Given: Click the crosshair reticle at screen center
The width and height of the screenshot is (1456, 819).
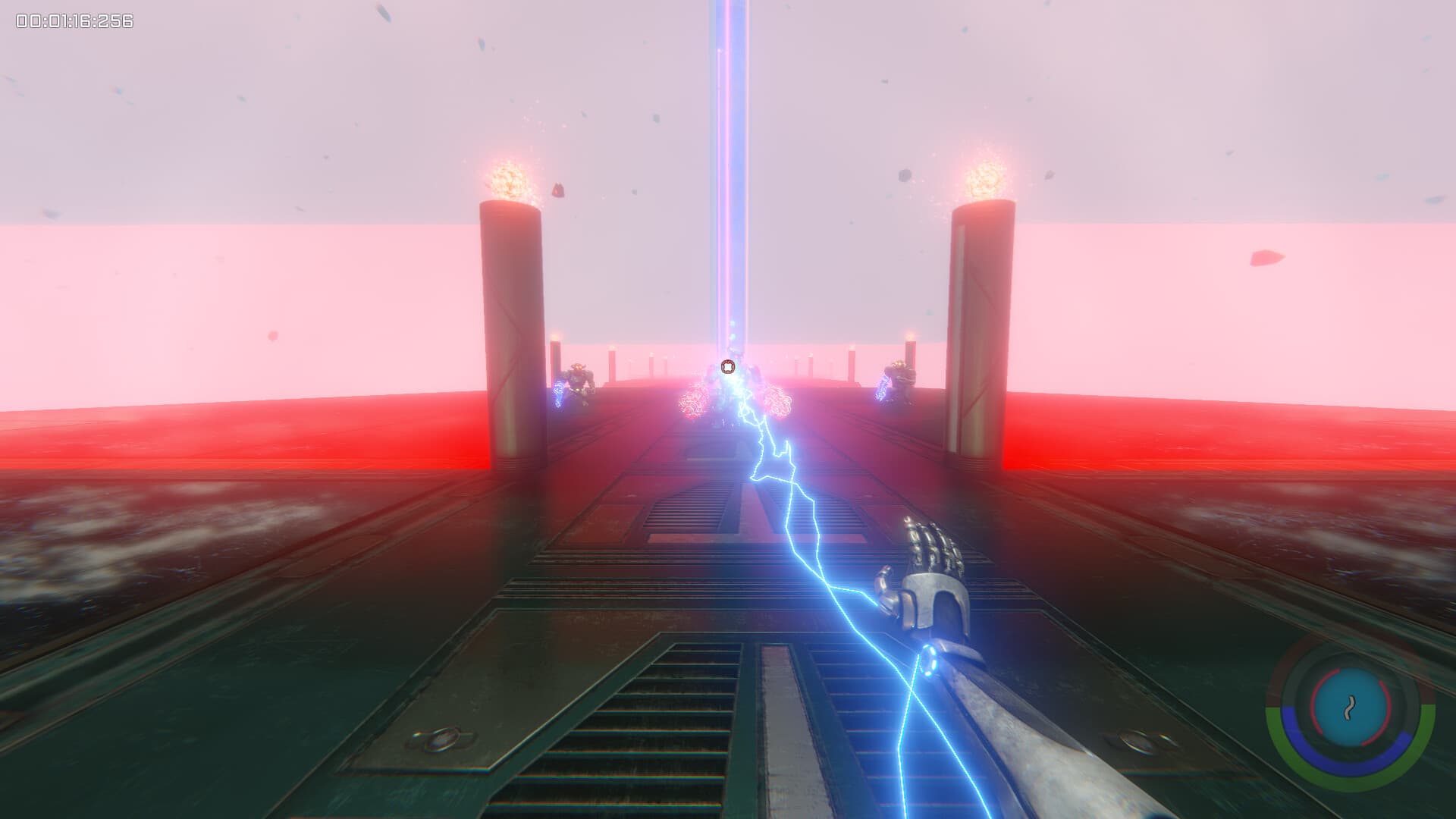Looking at the screenshot, I should click(728, 366).
